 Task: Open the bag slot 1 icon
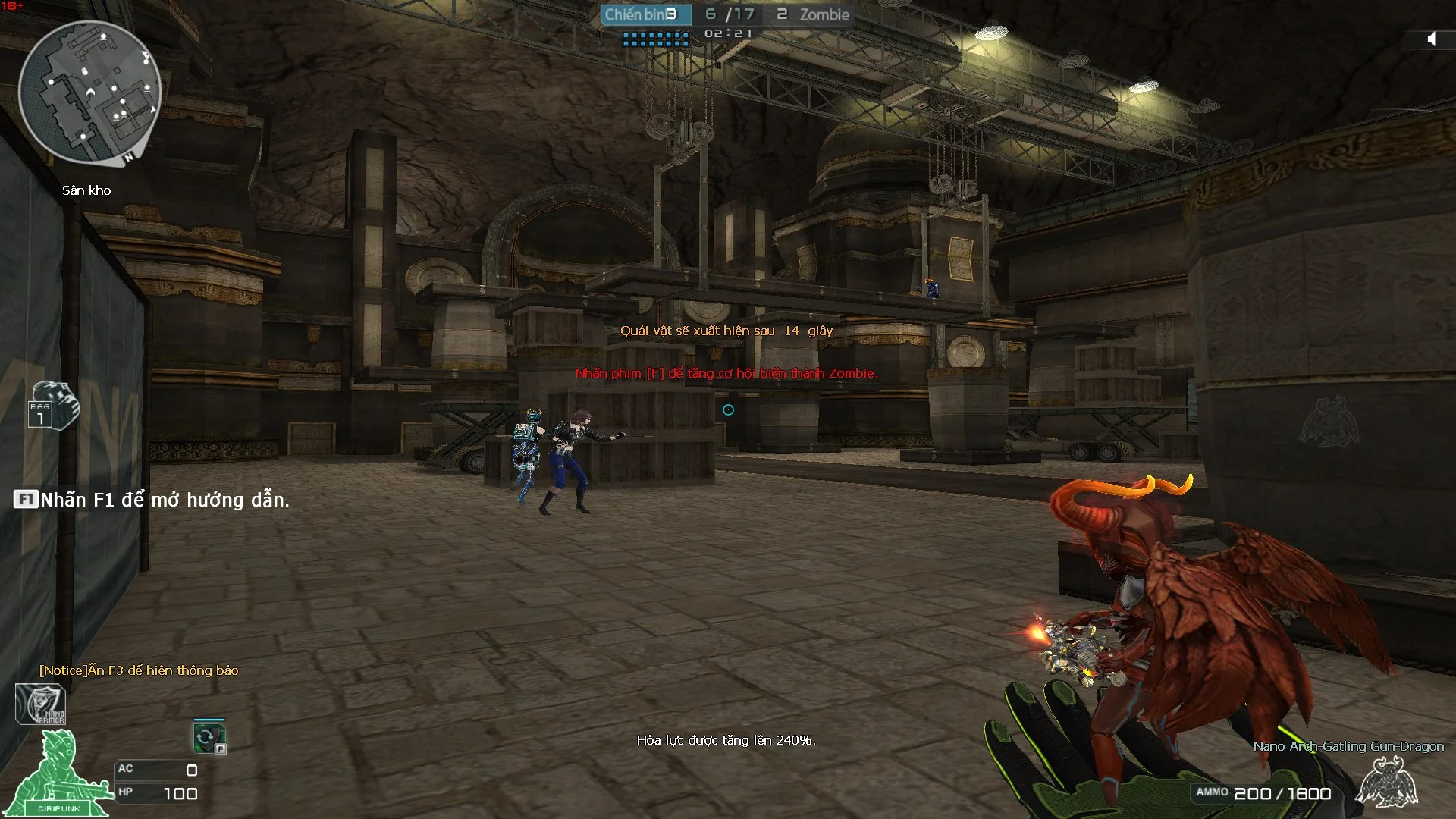53,406
